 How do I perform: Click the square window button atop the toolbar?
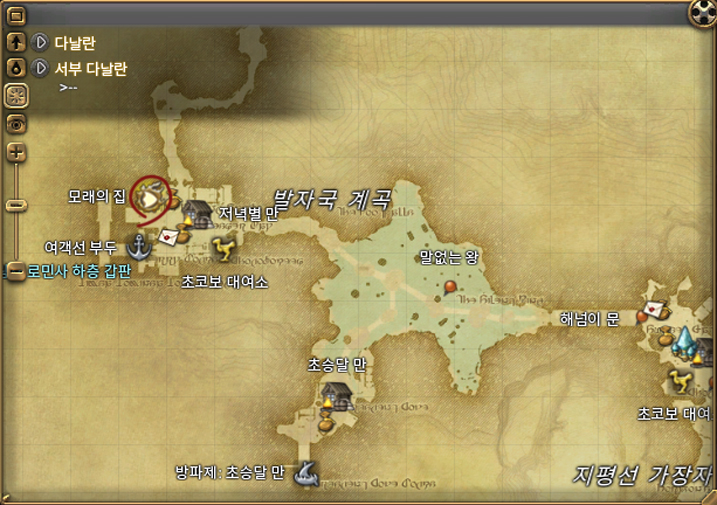[16, 18]
